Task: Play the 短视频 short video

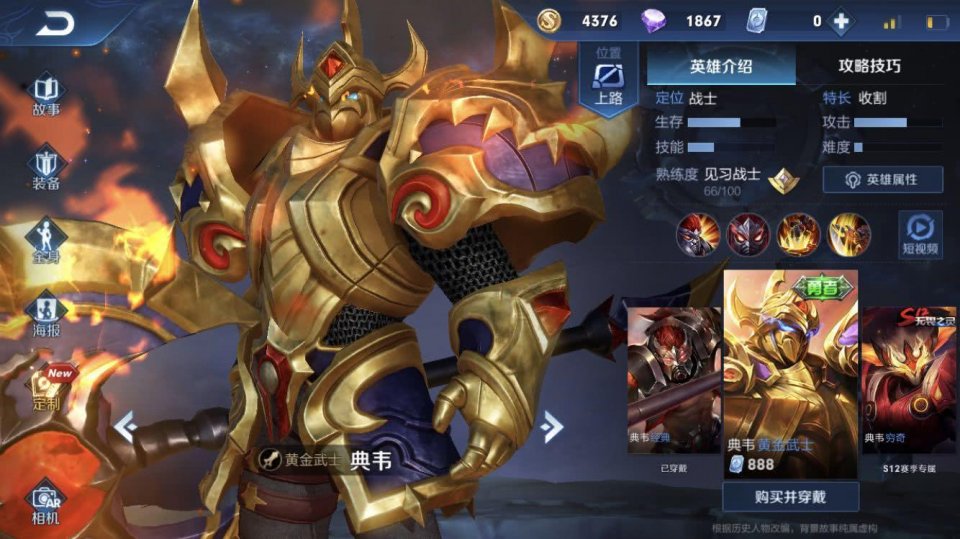Action: (919, 235)
